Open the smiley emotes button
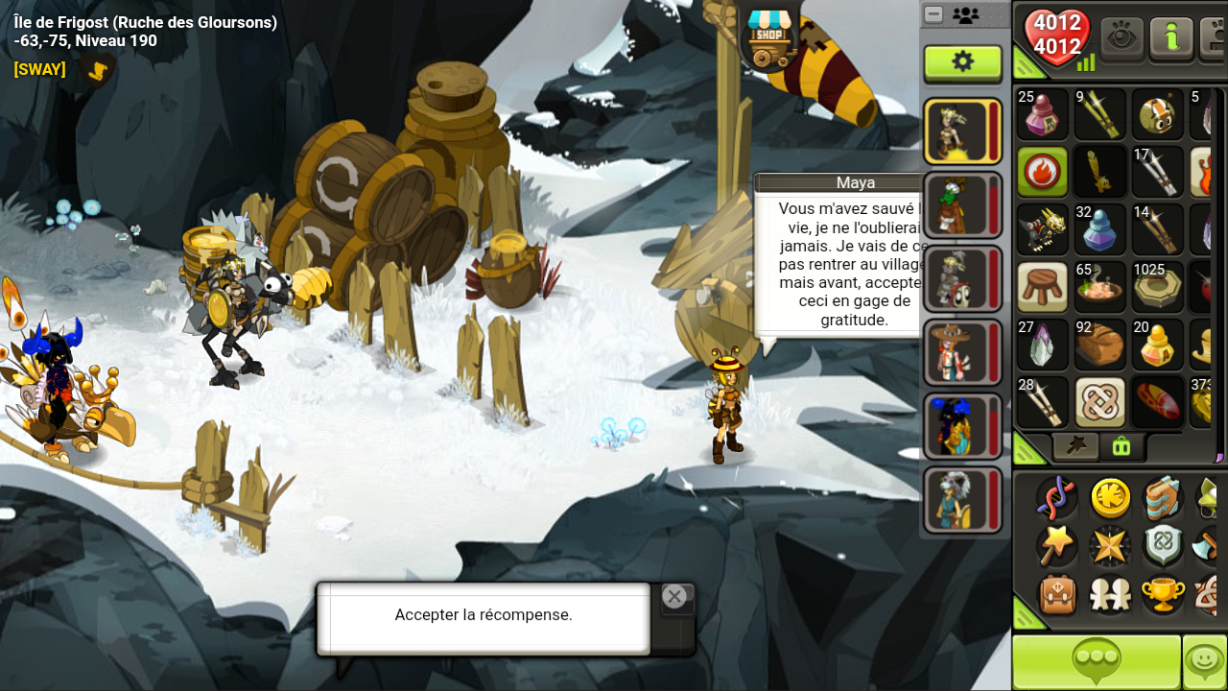Image resolution: width=1228 pixels, height=691 pixels. click(1205, 661)
